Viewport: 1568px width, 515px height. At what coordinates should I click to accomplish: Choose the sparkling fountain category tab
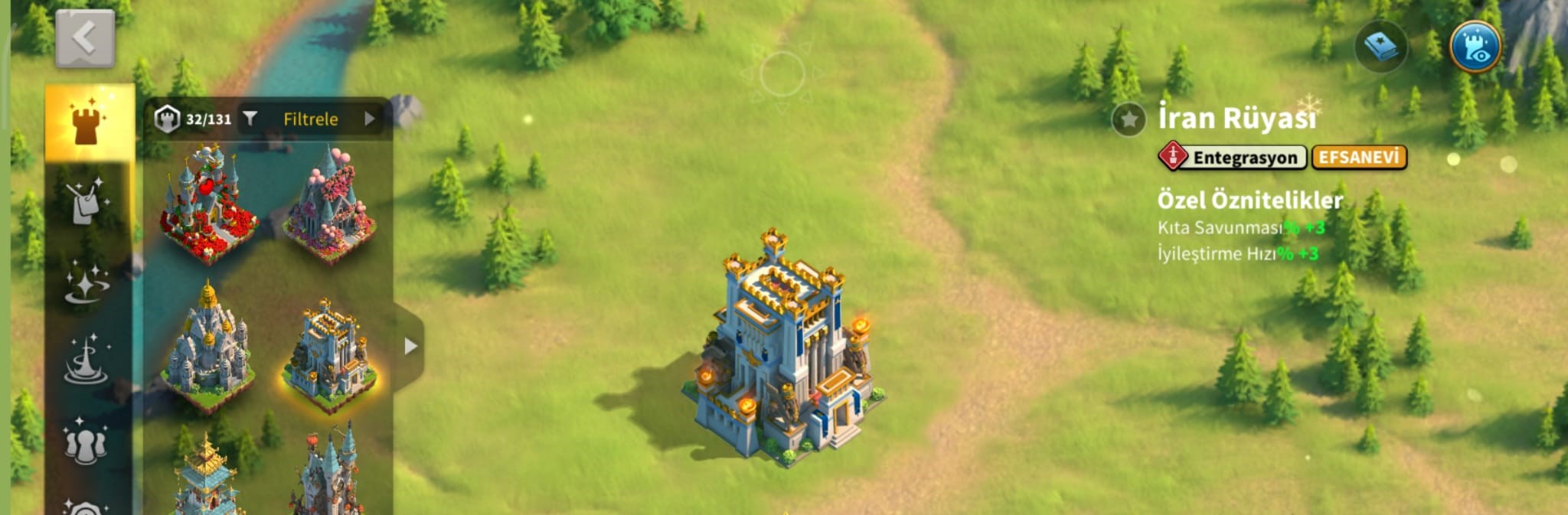pyautogui.click(x=87, y=360)
